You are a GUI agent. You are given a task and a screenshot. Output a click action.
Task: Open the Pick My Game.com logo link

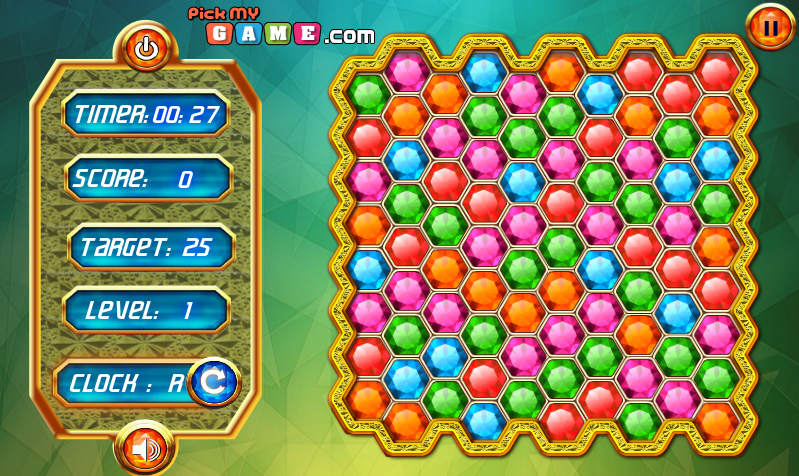coord(280,26)
